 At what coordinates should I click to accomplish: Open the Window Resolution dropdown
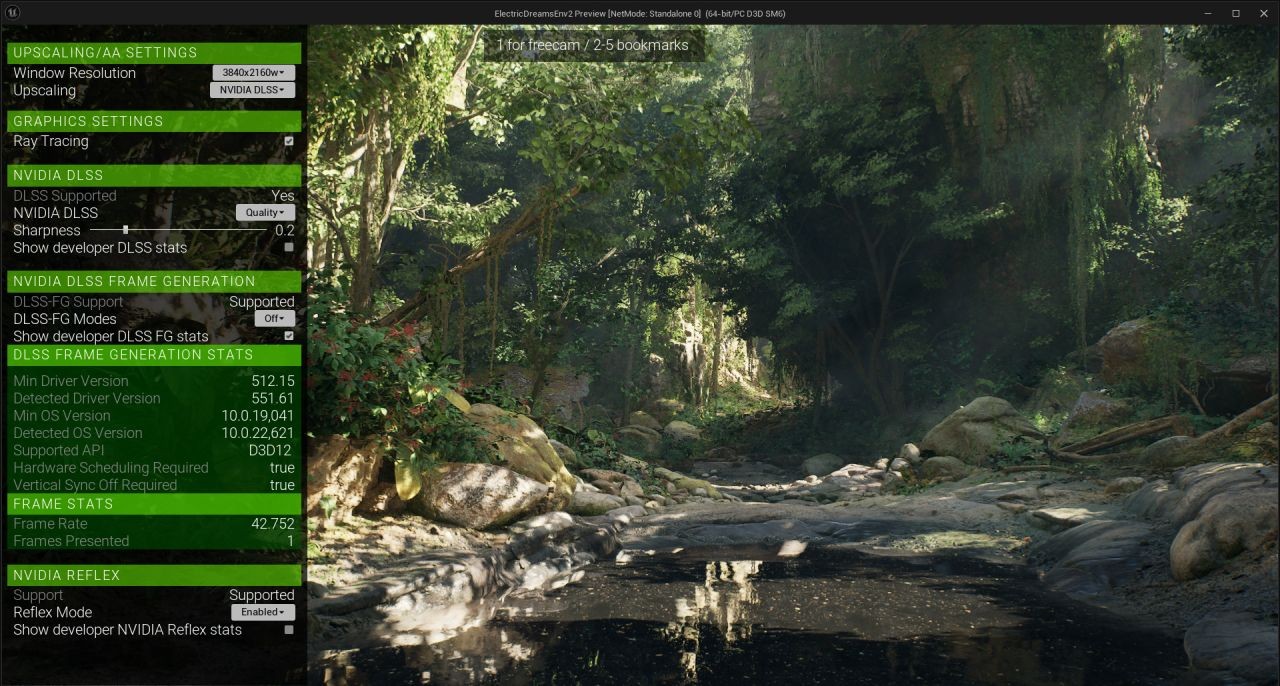[254, 73]
